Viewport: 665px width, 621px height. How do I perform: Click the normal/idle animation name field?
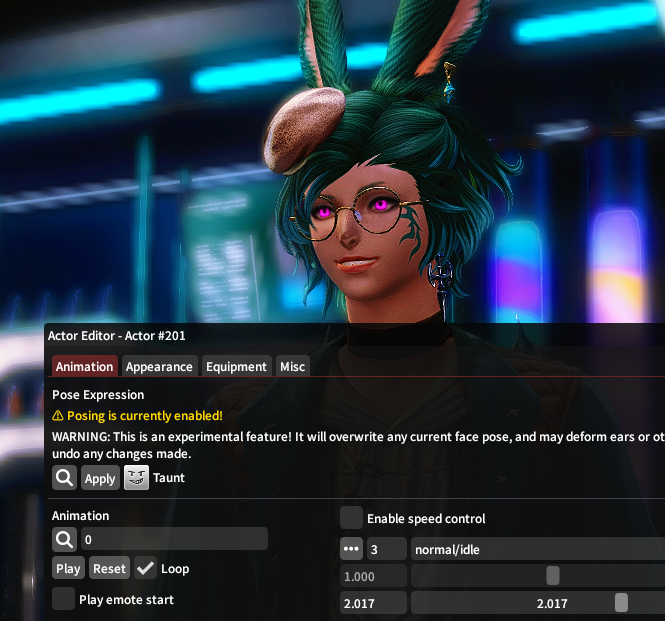pyautogui.click(x=536, y=549)
